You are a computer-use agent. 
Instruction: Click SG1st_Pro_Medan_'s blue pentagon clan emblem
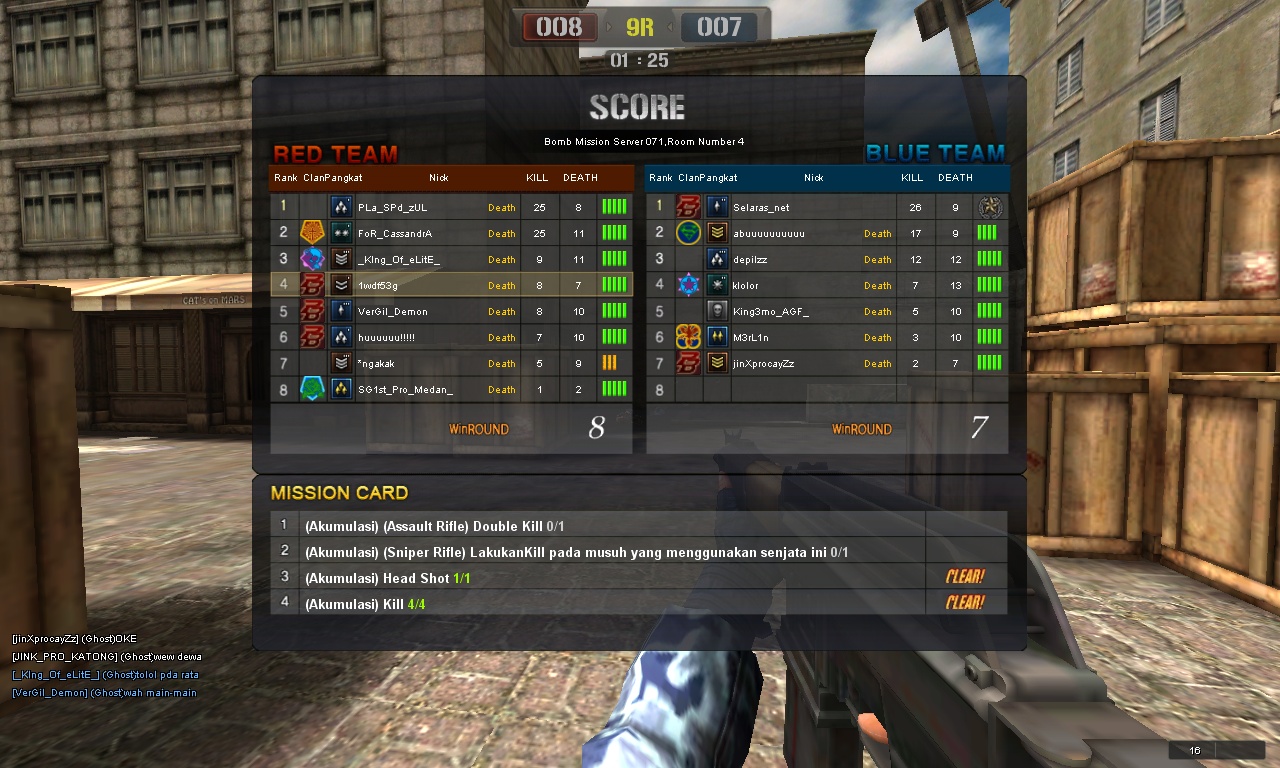click(x=311, y=389)
